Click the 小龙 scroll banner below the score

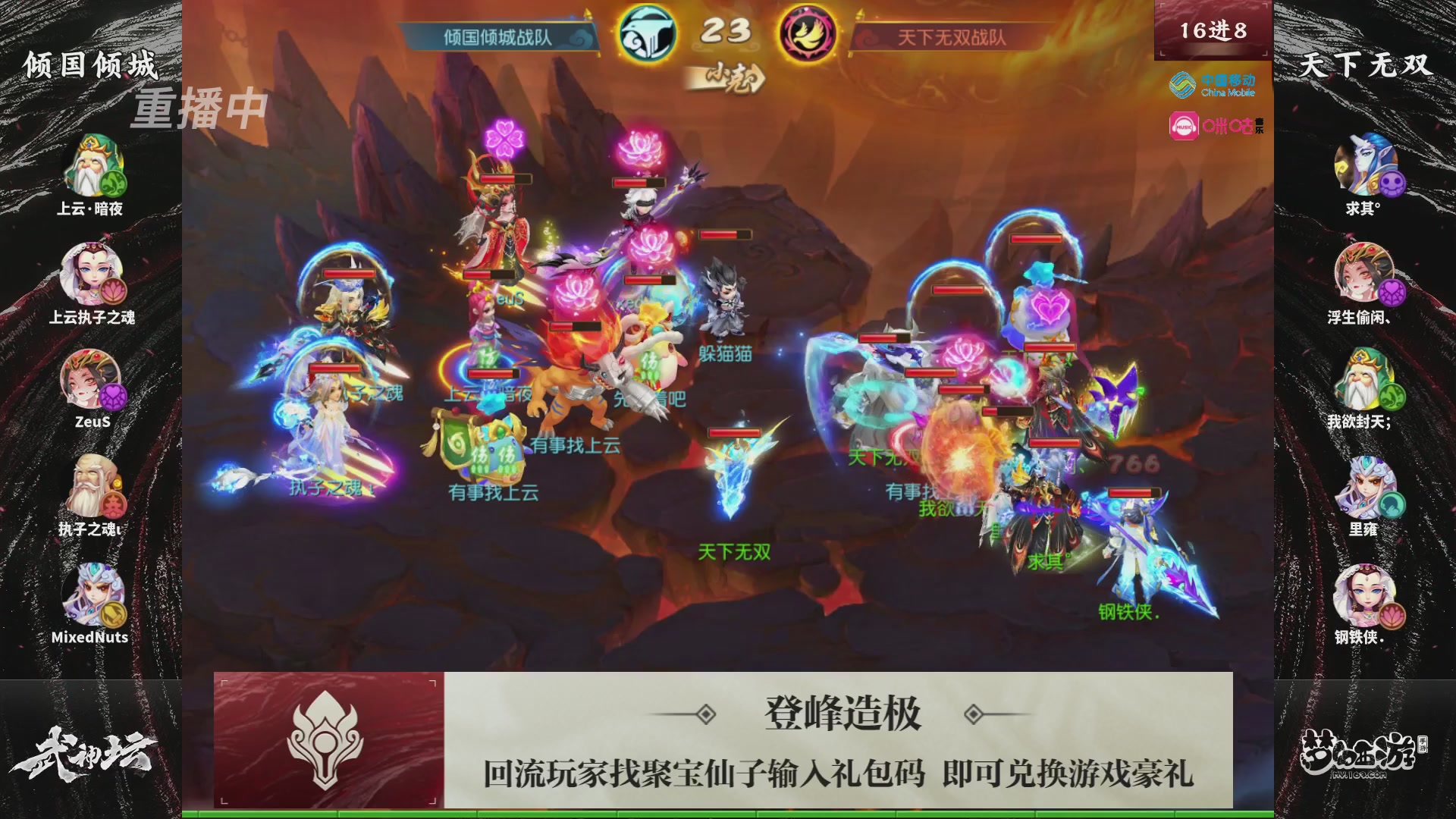pos(728,76)
